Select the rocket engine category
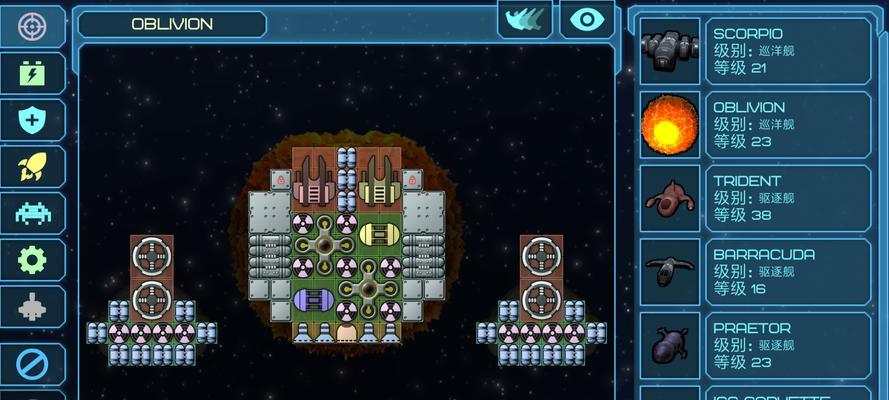 pos(32,167)
